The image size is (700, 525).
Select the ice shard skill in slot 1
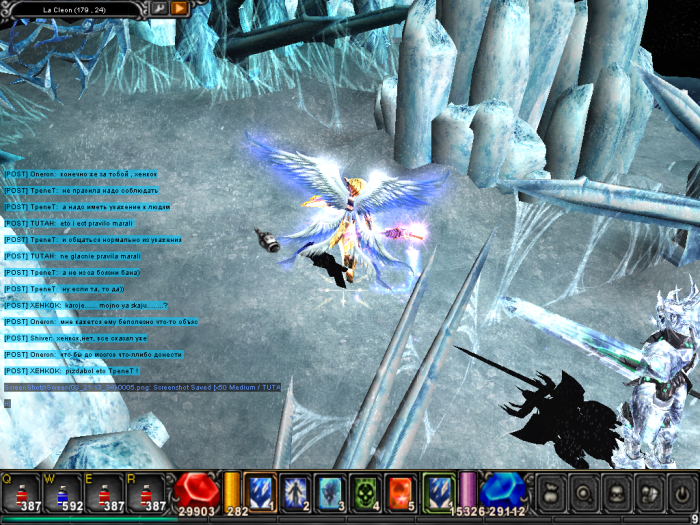tap(260, 491)
